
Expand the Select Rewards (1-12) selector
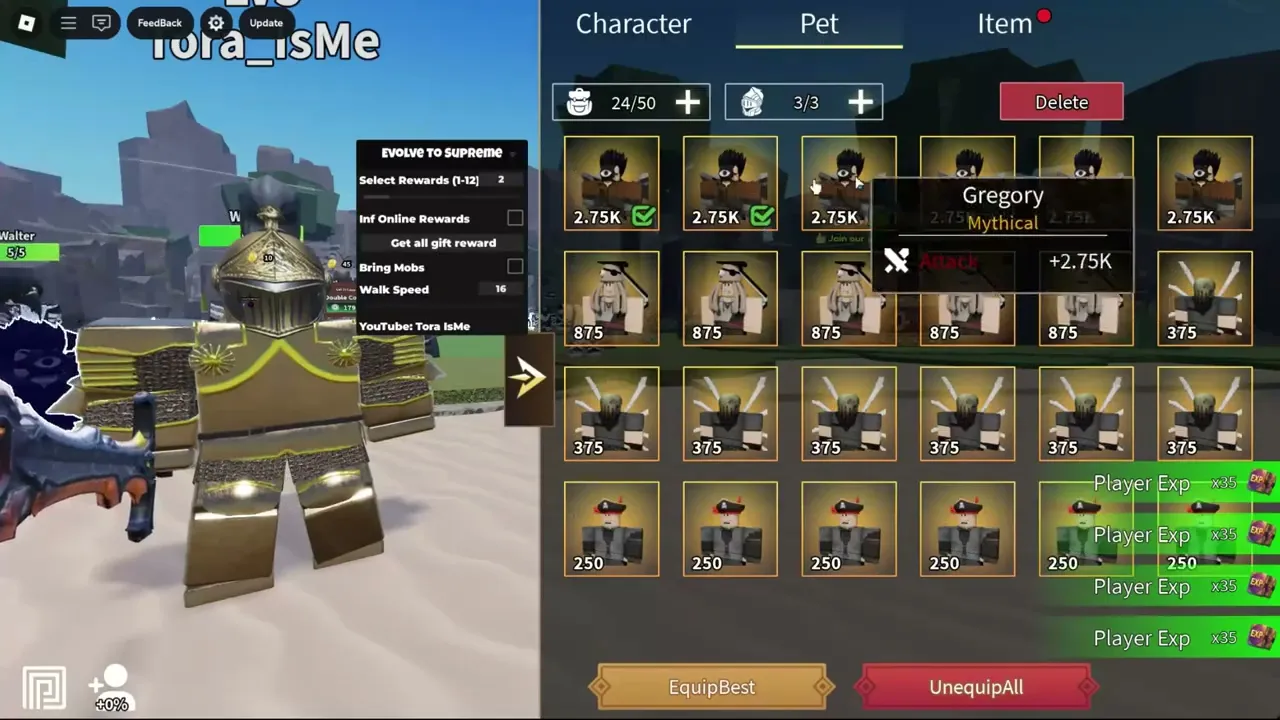pyautogui.click(x=502, y=180)
